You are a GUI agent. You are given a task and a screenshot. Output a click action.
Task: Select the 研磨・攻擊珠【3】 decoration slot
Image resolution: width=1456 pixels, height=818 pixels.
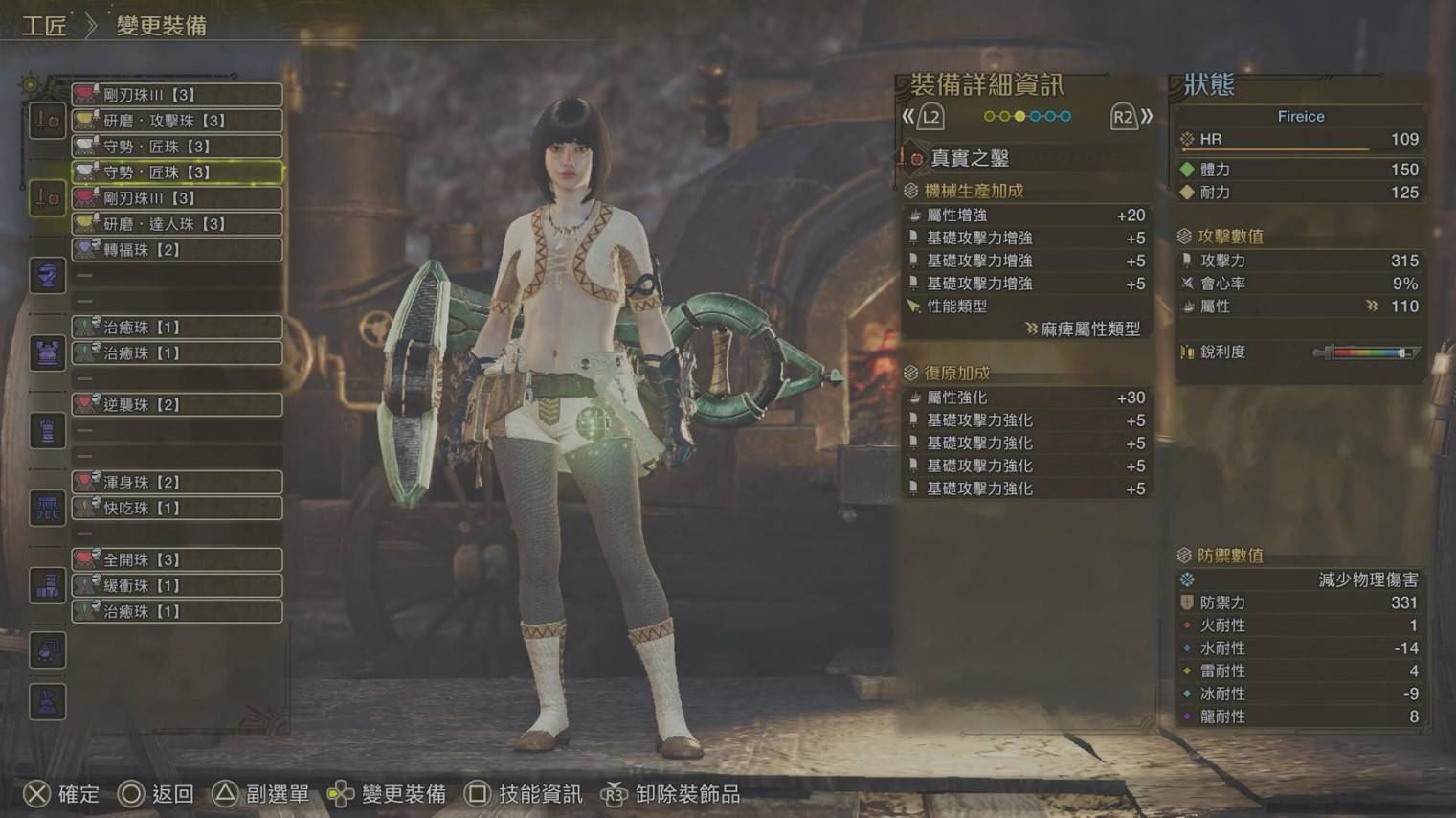[x=177, y=121]
